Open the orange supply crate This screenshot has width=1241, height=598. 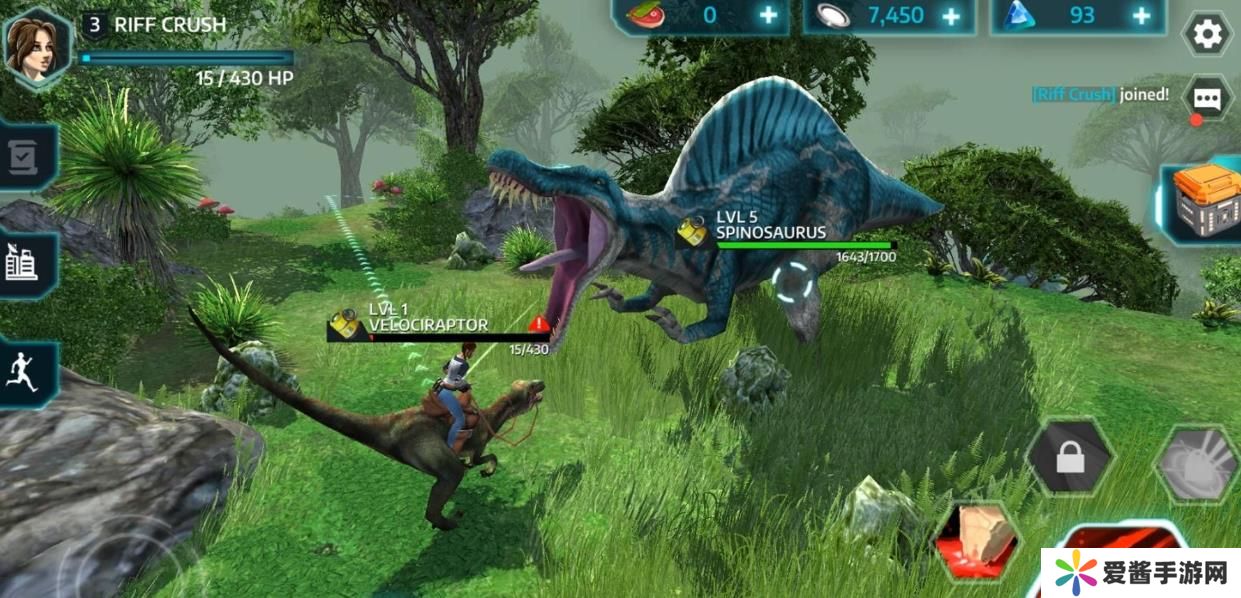1205,202
